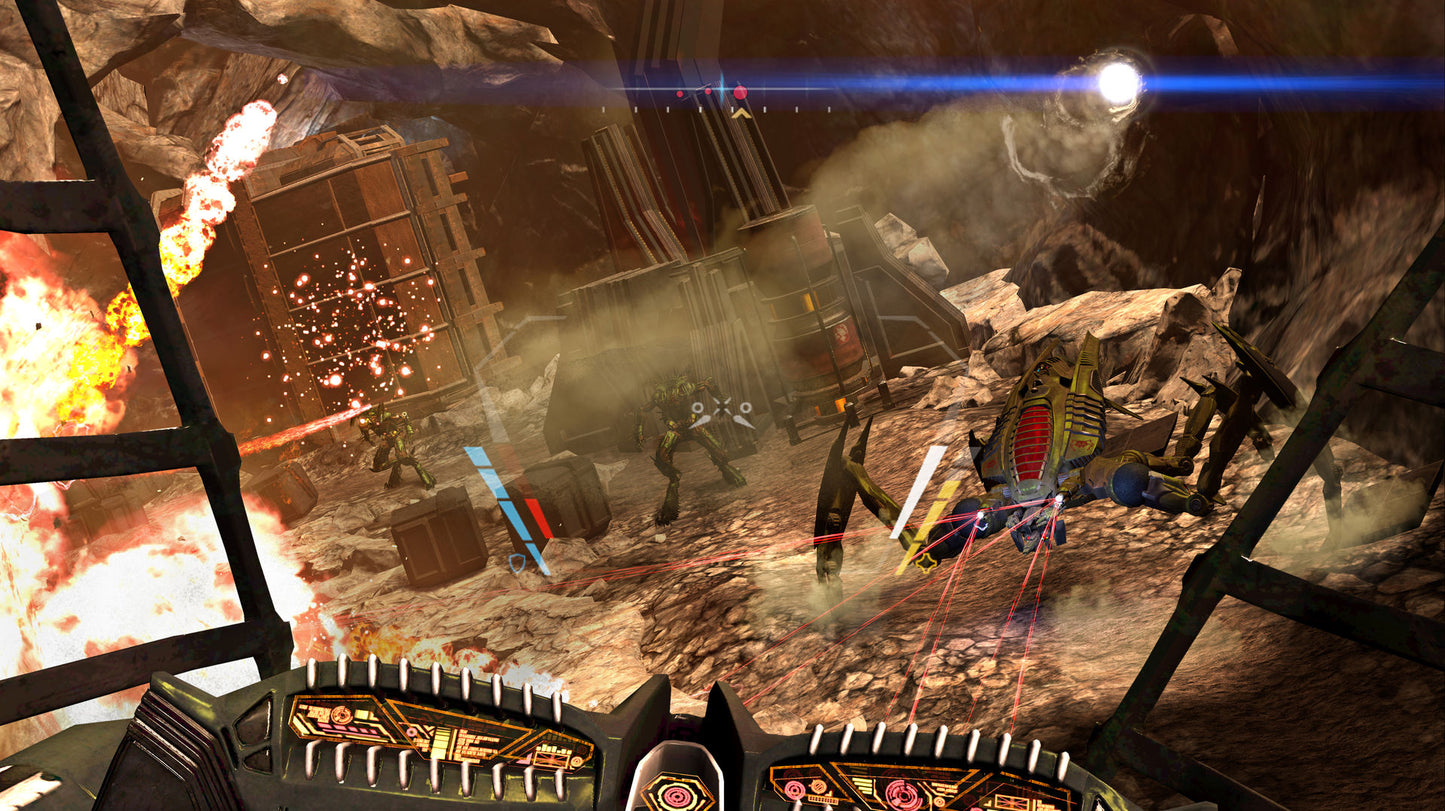This screenshot has height=811, width=1445.
Task: Click the red health segment of the status bar
Action: pyautogui.click(x=539, y=518)
